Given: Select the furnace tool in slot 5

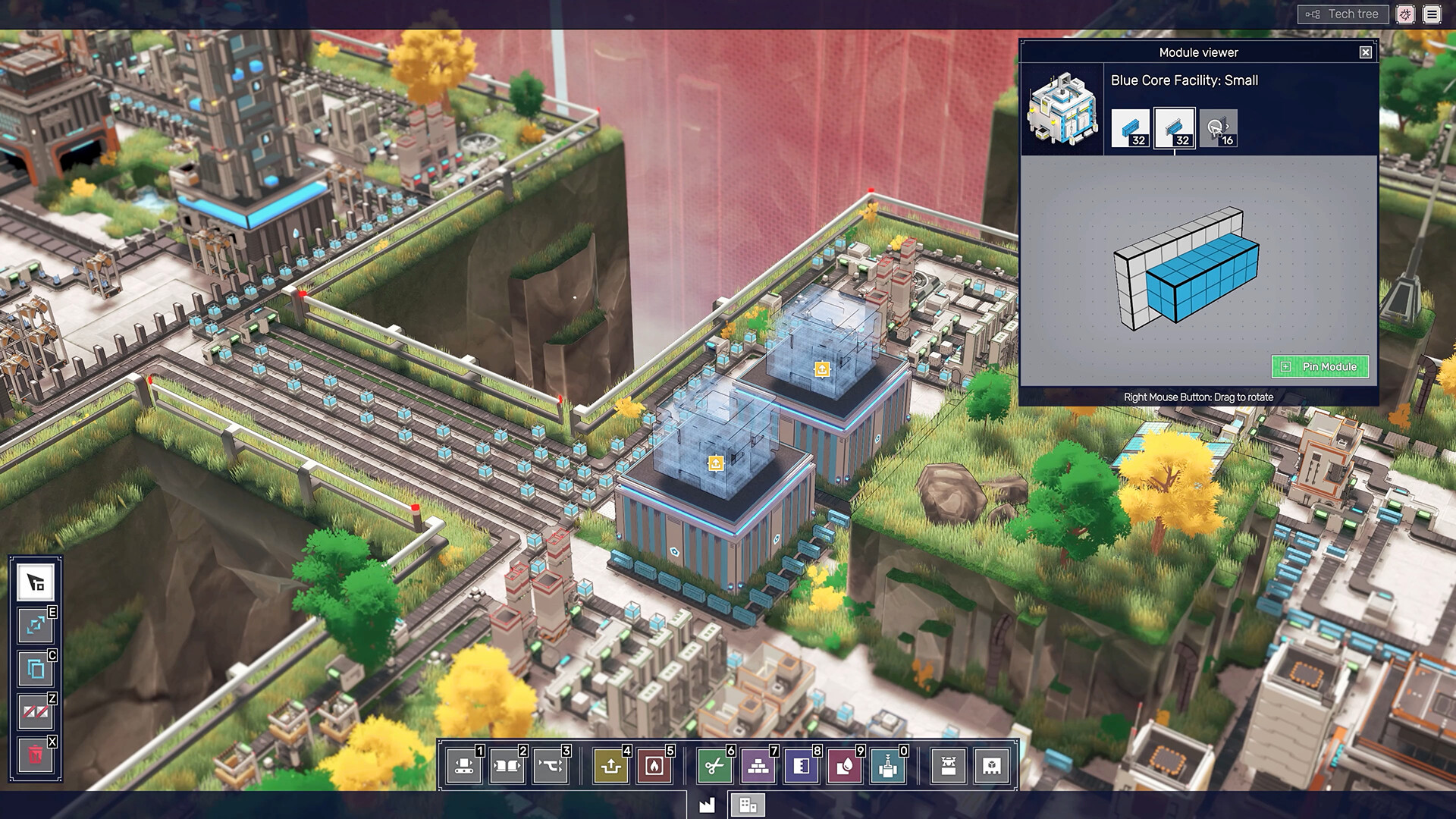Looking at the screenshot, I should tap(655, 766).
